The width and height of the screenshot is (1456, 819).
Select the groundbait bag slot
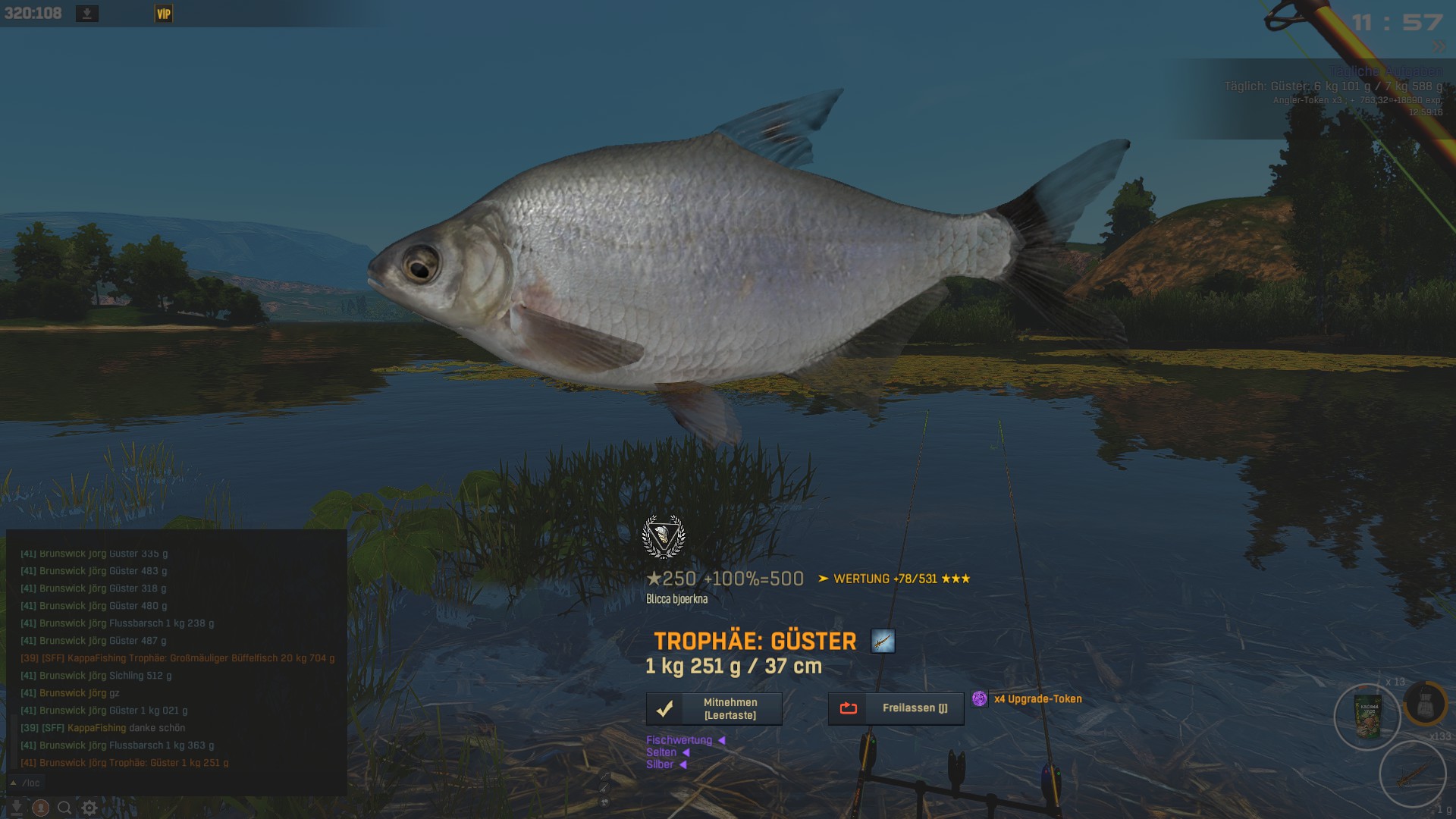tap(1367, 717)
